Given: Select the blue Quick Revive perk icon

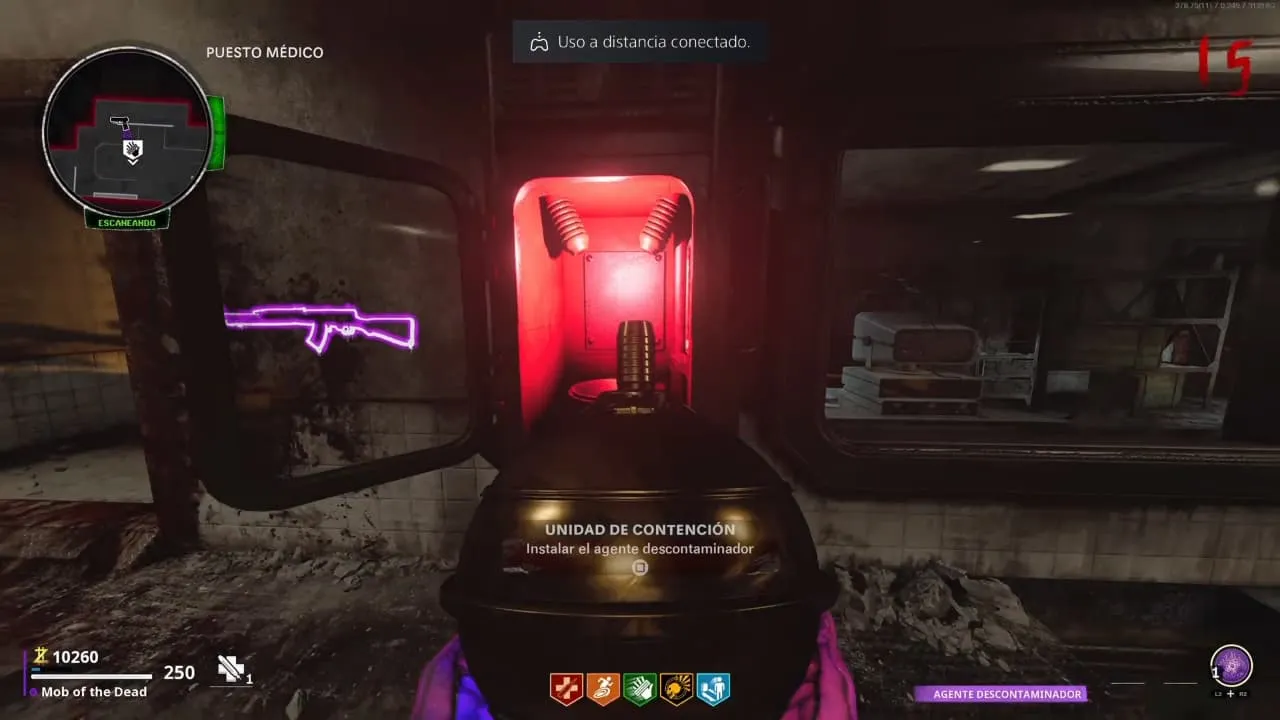Looking at the screenshot, I should 713,689.
